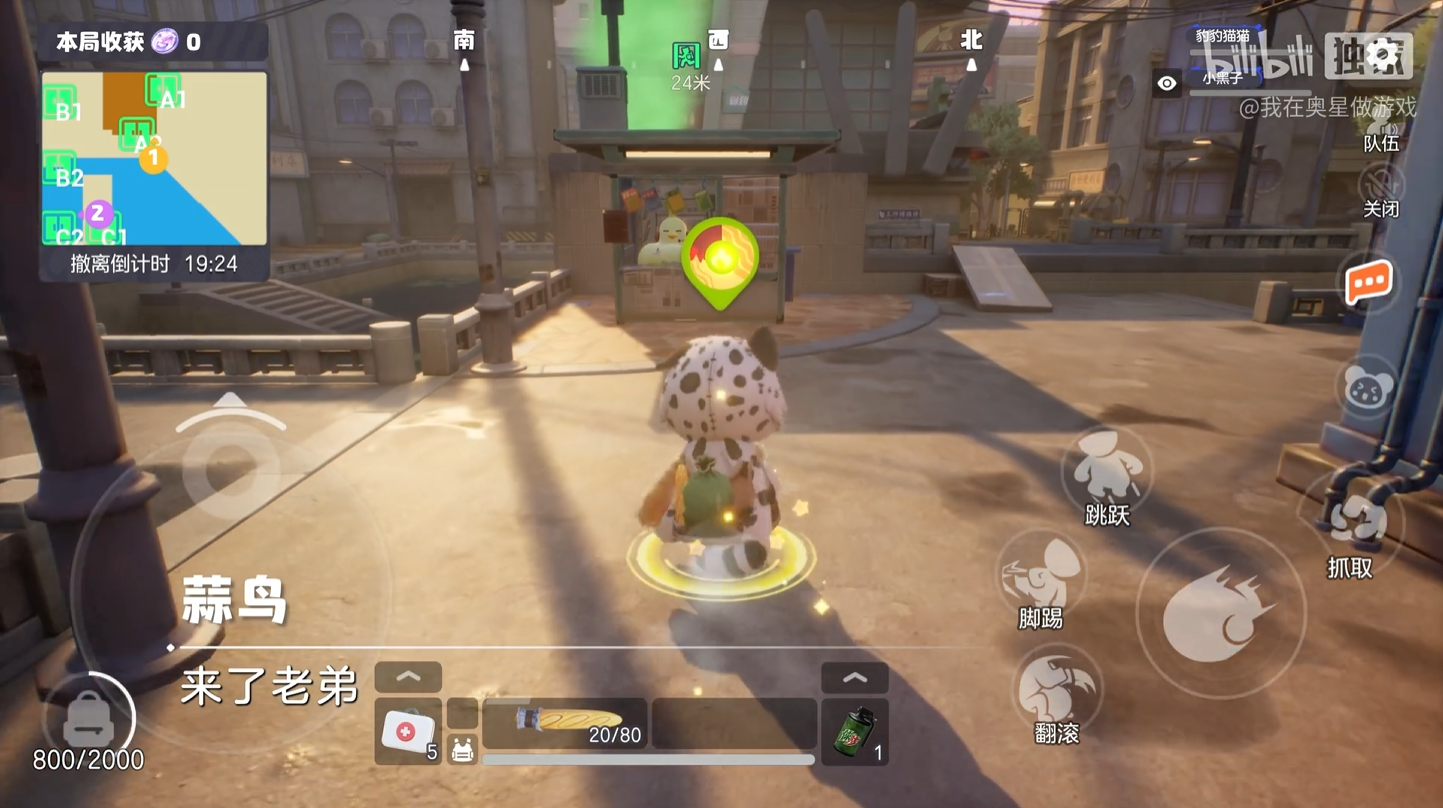Screen dimensions: 1443x808
Task: Expand the arrow above the grenade
Action: tap(855, 678)
